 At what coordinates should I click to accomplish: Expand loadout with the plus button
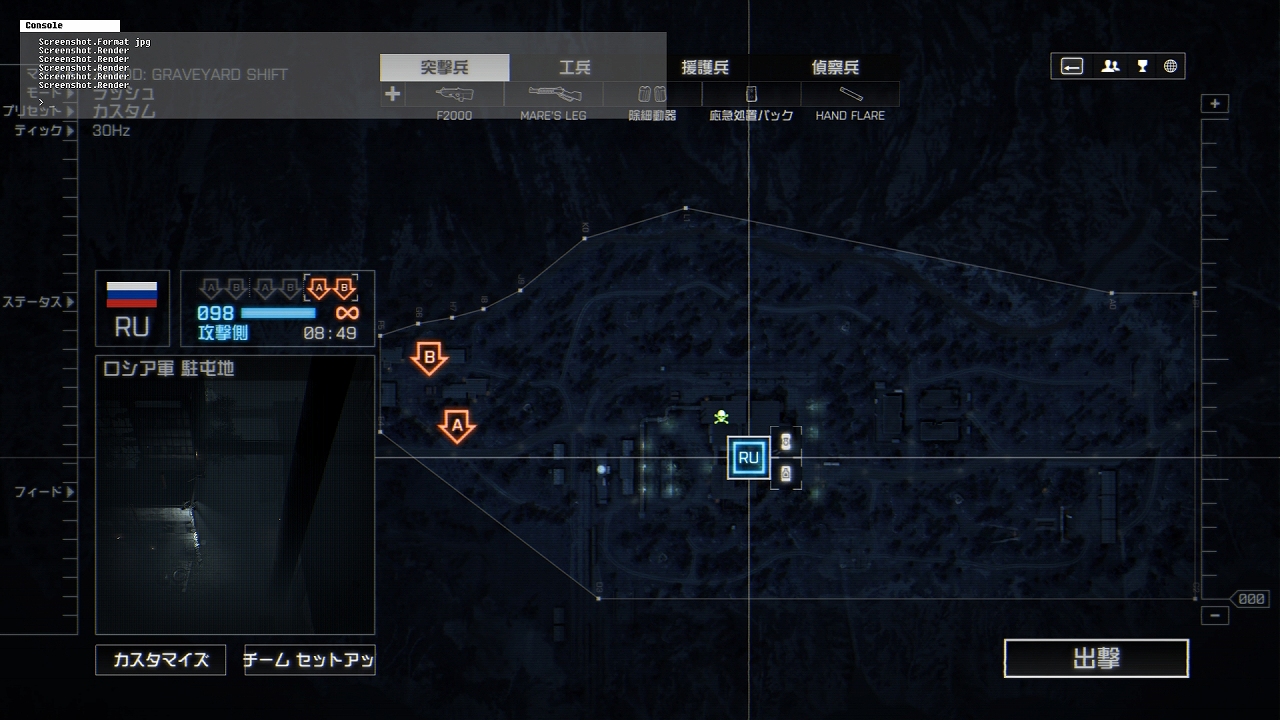[392, 94]
